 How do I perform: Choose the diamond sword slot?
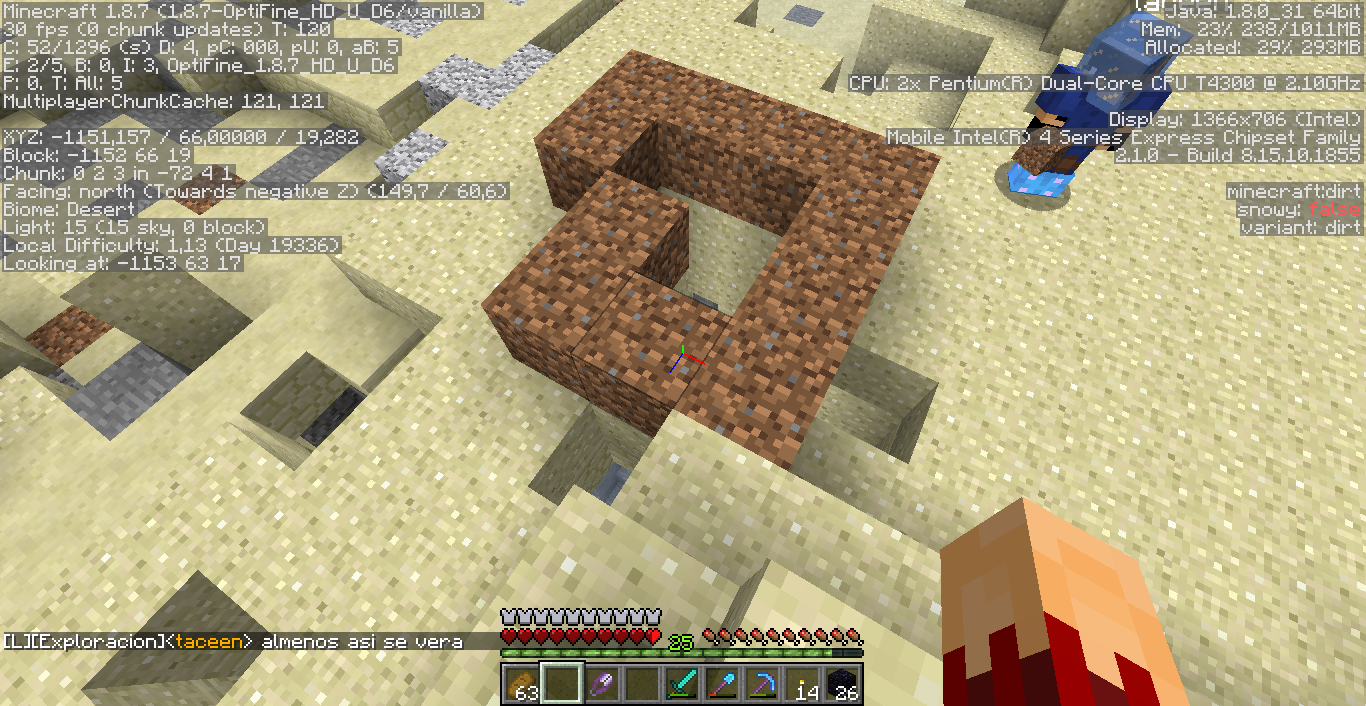681,684
